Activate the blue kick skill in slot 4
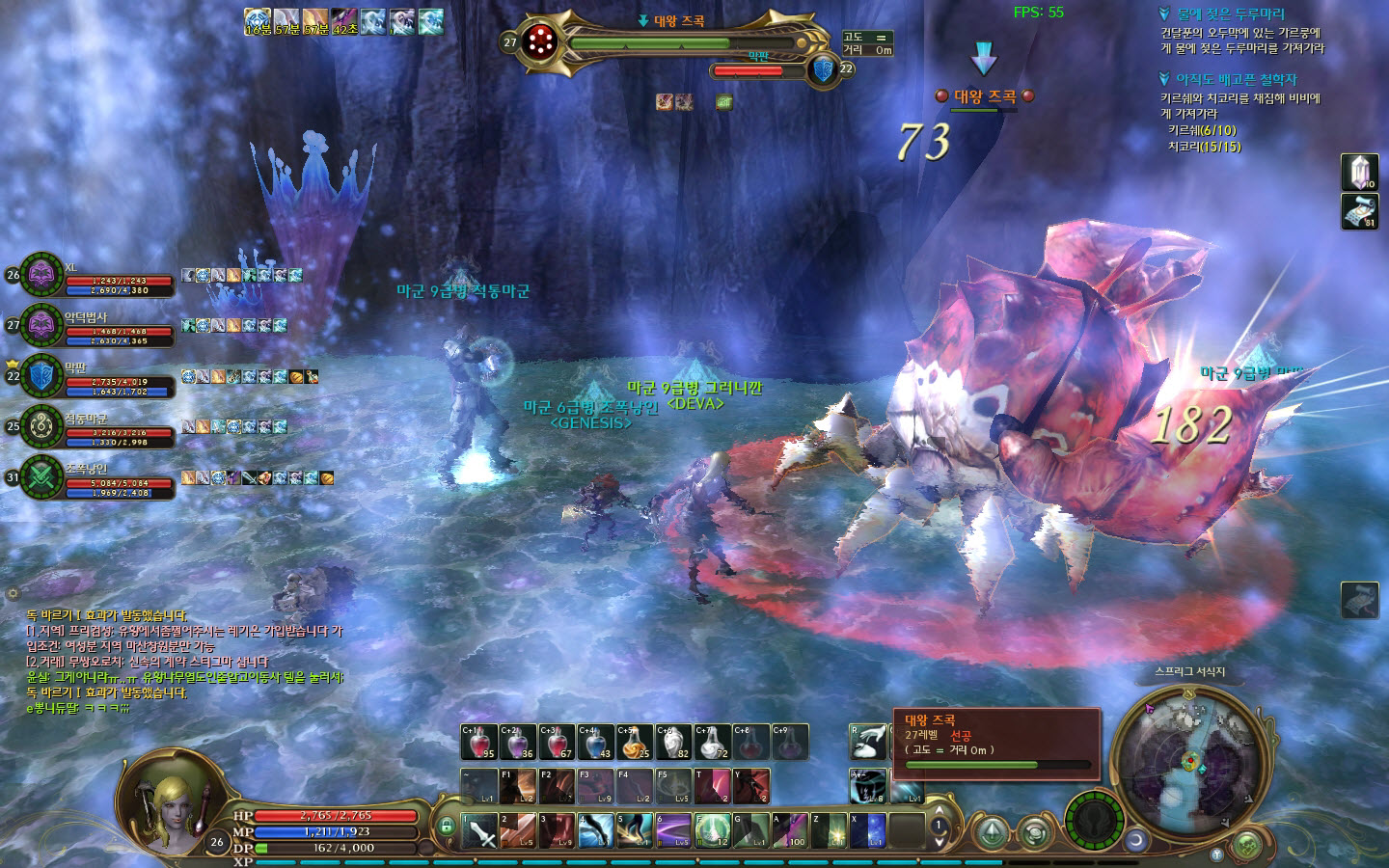This screenshot has width=1389, height=868. pyautogui.click(x=596, y=831)
